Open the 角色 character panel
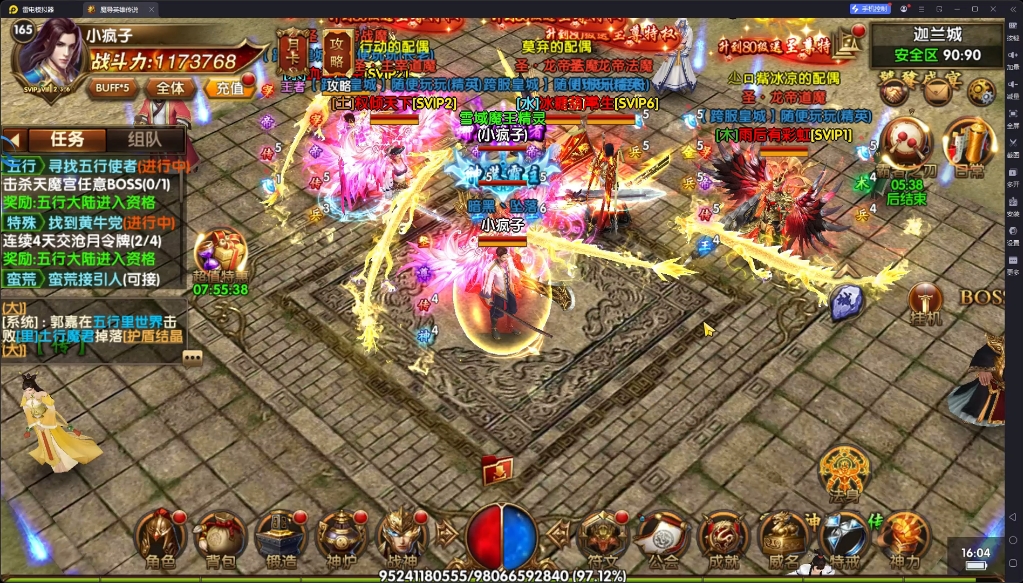 [162, 535]
